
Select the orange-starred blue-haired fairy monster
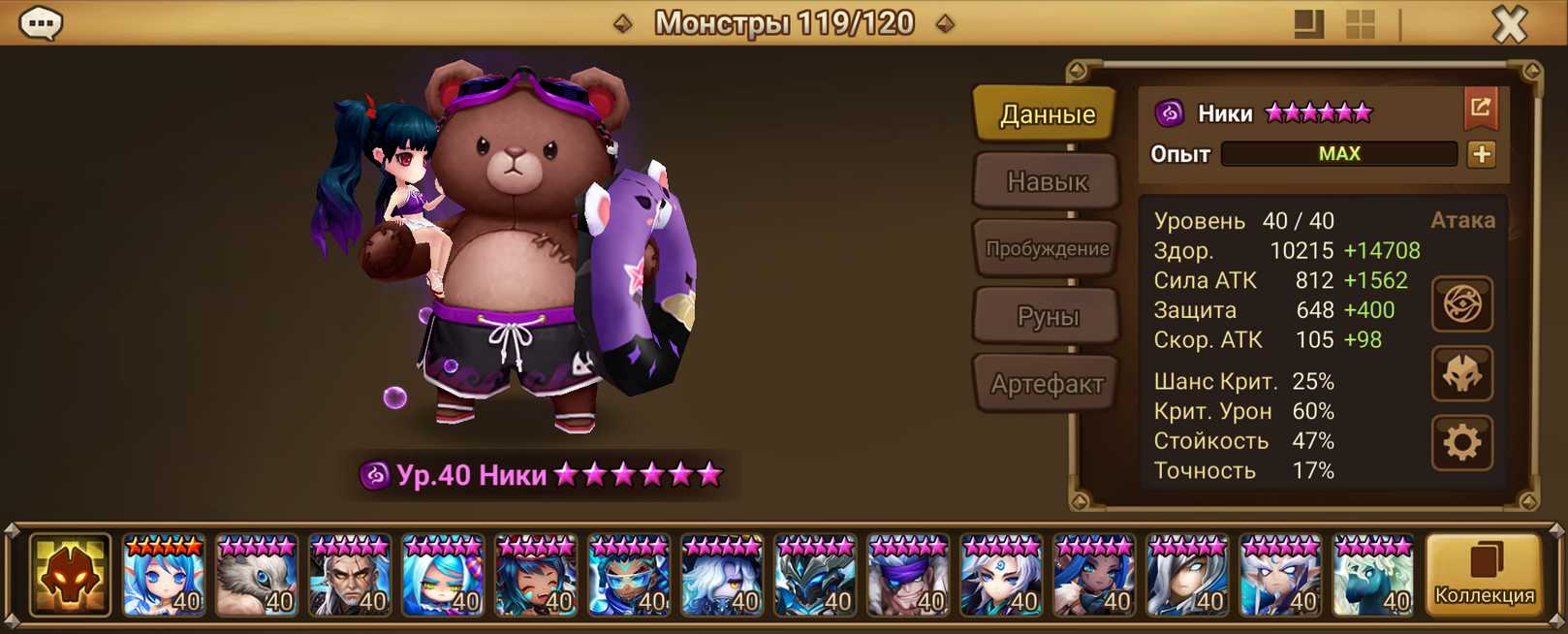click(163, 576)
